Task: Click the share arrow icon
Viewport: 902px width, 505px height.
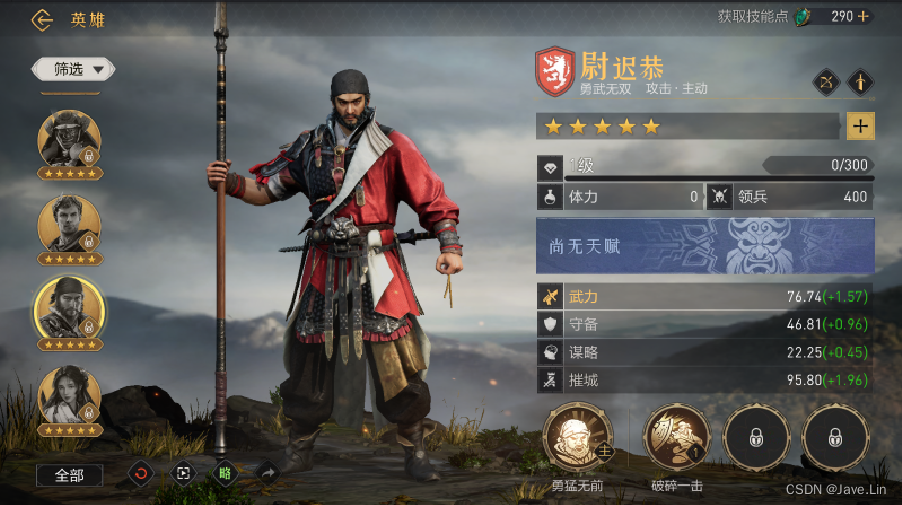Action: [x=267, y=473]
